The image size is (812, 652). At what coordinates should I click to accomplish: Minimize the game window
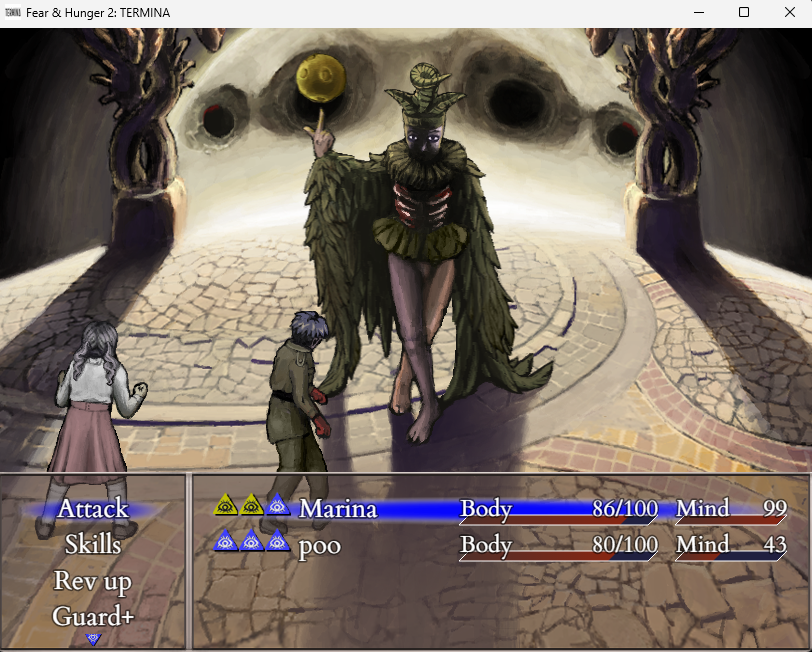coord(698,13)
